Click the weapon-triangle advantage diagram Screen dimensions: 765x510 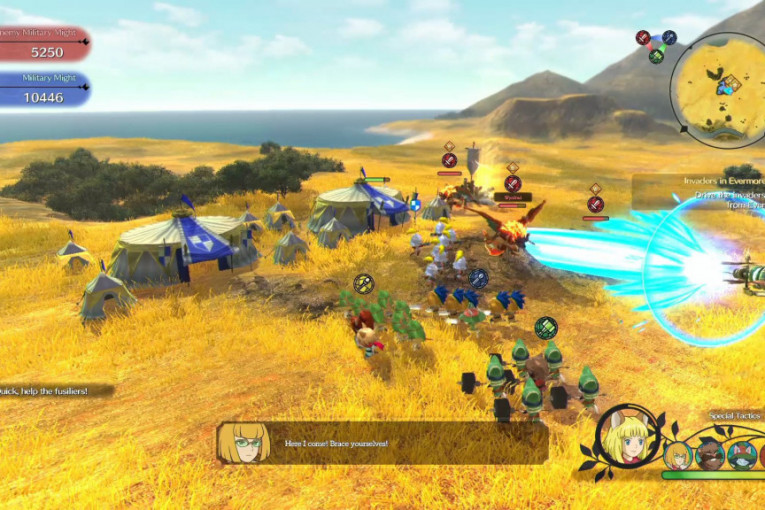pyautogui.click(x=656, y=45)
